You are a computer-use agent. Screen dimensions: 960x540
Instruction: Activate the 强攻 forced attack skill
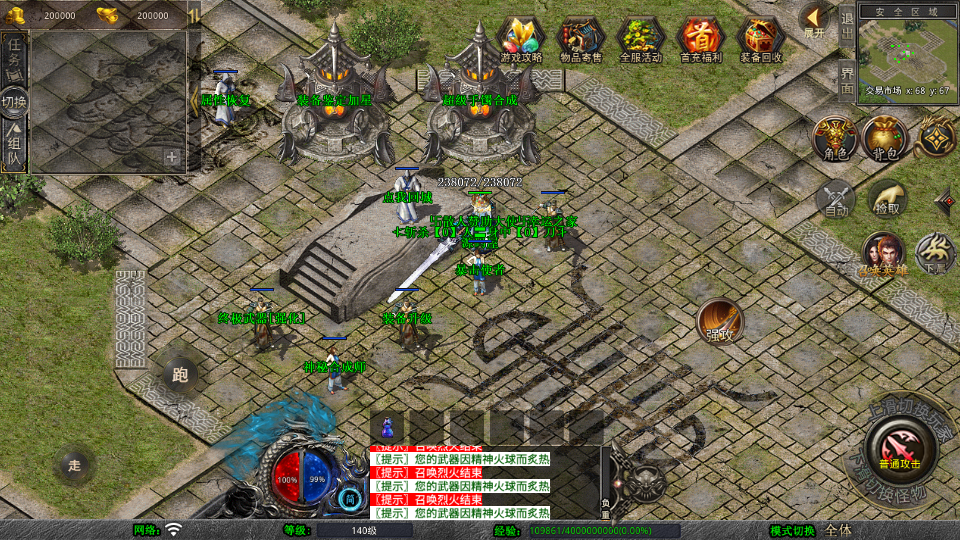pos(719,320)
